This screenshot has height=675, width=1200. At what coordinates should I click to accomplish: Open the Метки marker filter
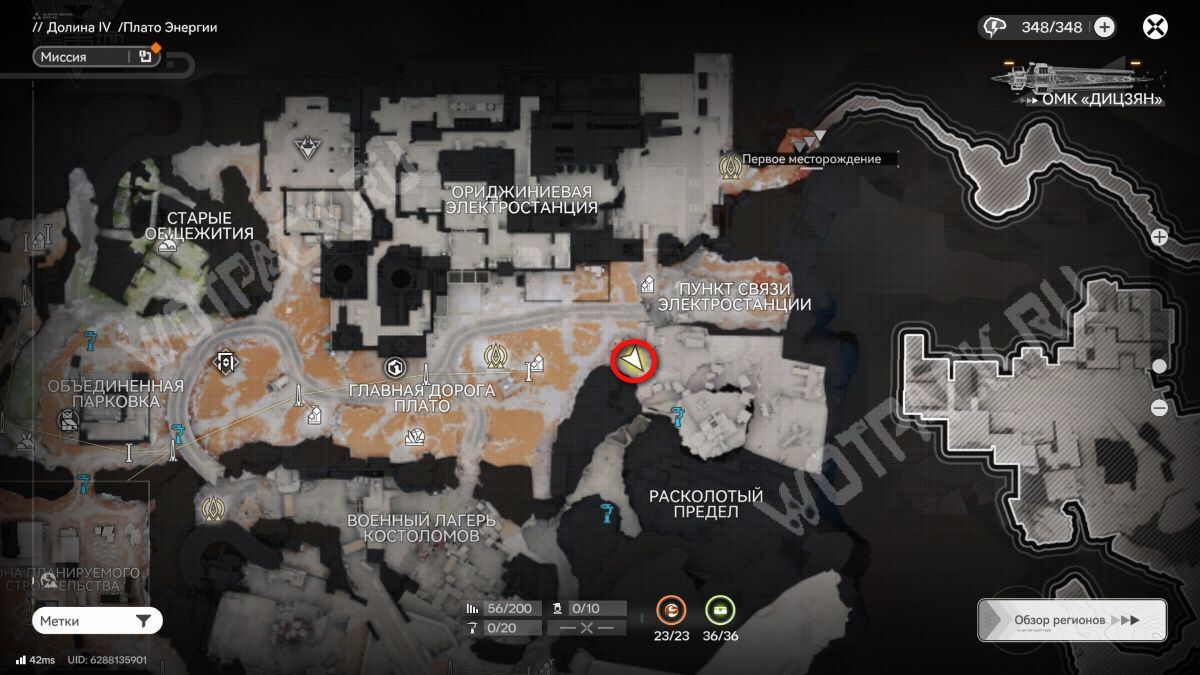(x=96, y=621)
